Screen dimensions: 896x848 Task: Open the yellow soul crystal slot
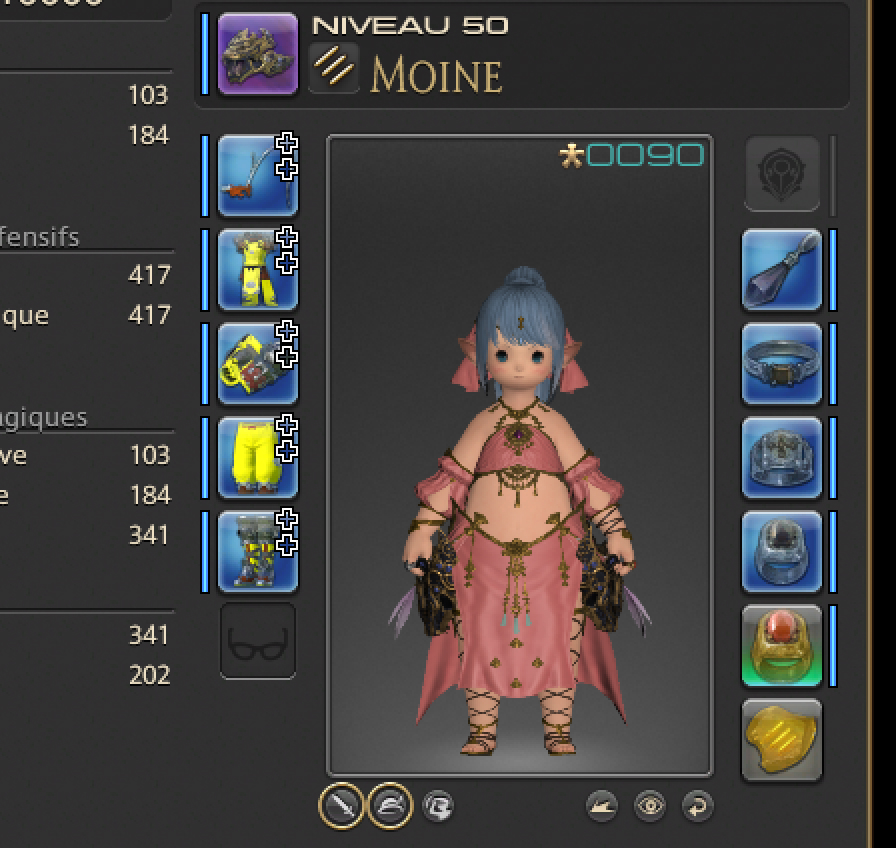781,739
